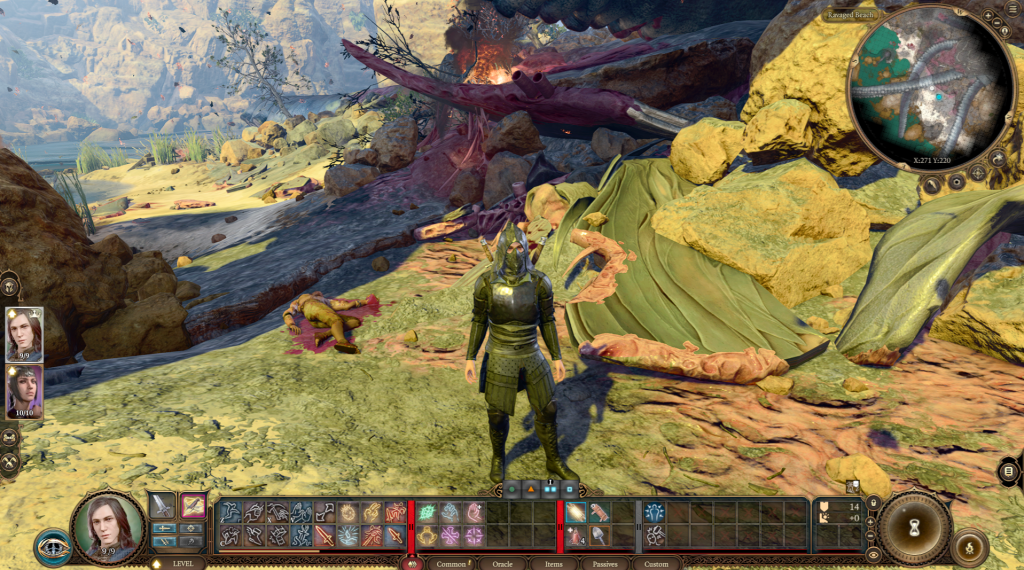Show the Passives hotbar tab

(604, 563)
